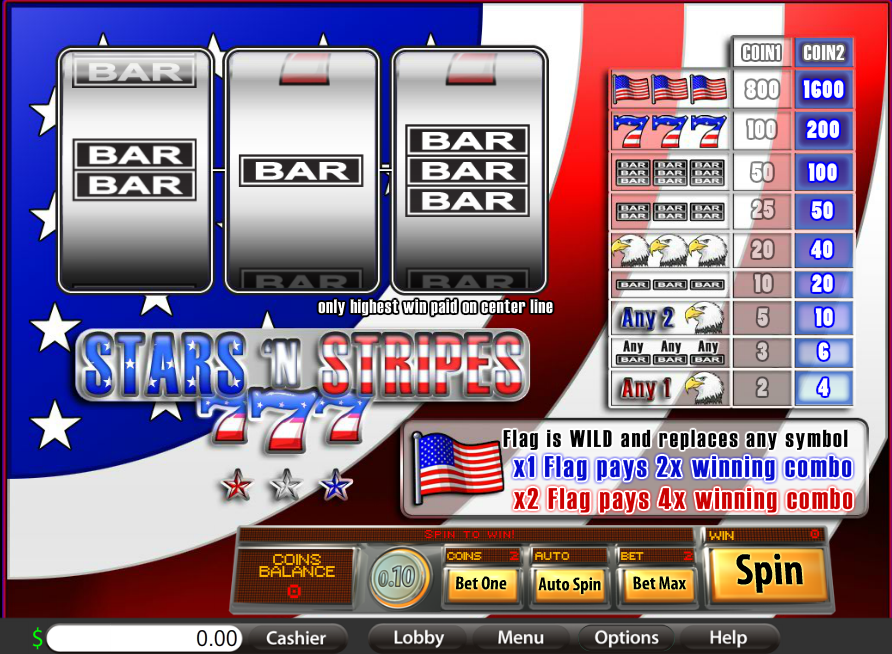Choose Bet Max
Viewport: 892px width, 654px height.
click(x=659, y=584)
